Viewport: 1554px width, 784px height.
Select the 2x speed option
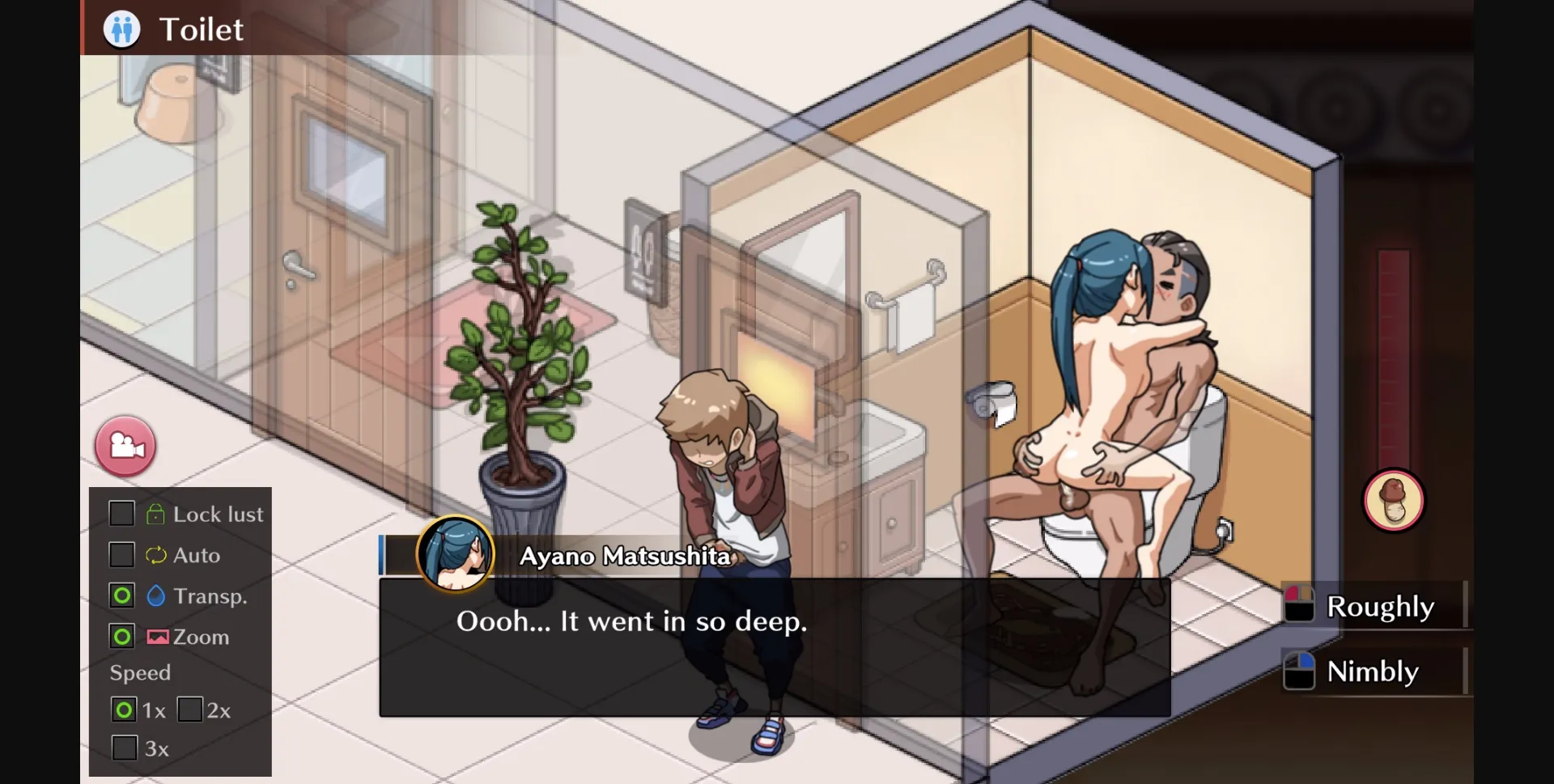pyautogui.click(x=192, y=710)
